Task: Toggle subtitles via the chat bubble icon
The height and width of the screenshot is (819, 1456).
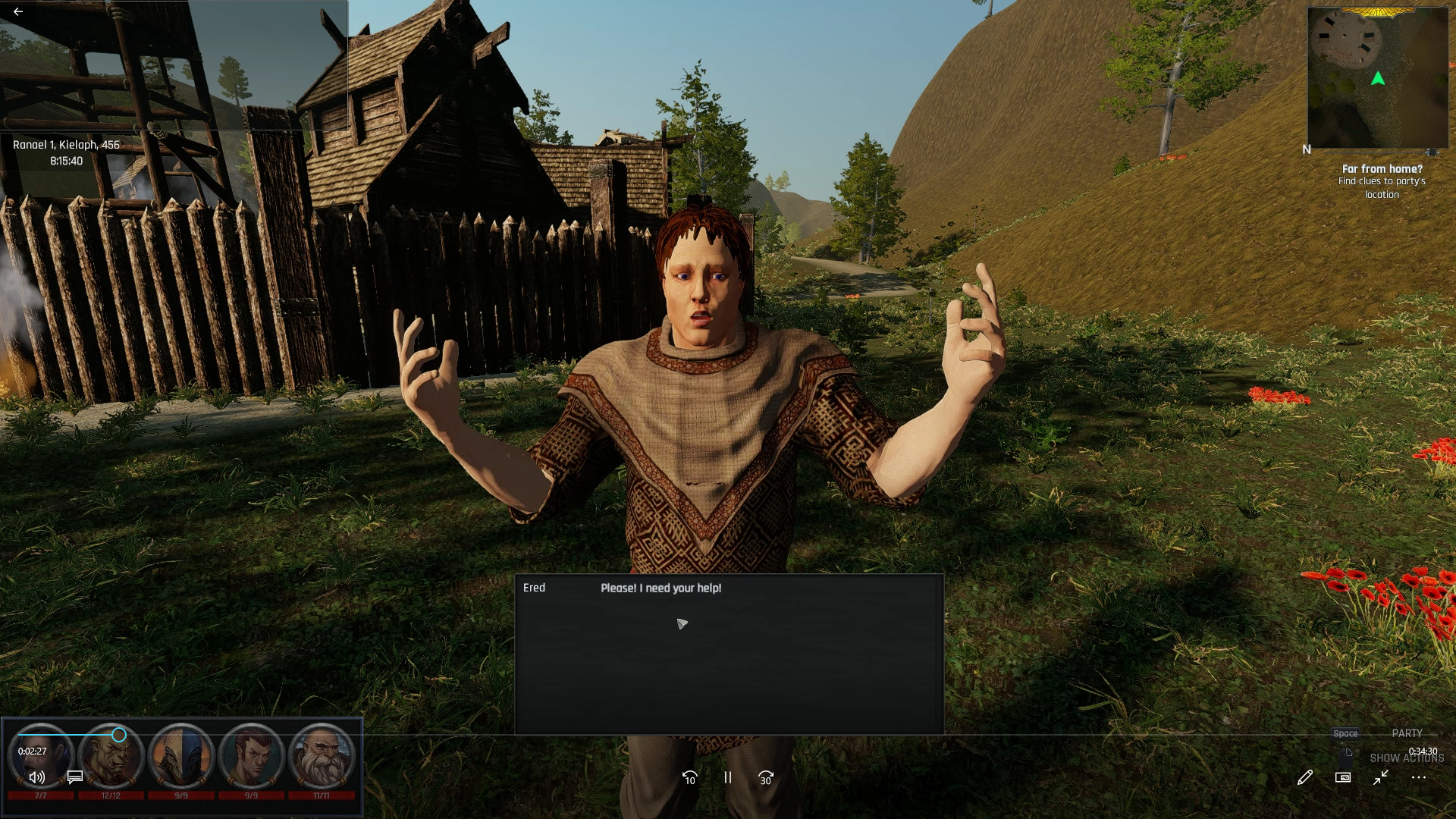Action: click(74, 778)
